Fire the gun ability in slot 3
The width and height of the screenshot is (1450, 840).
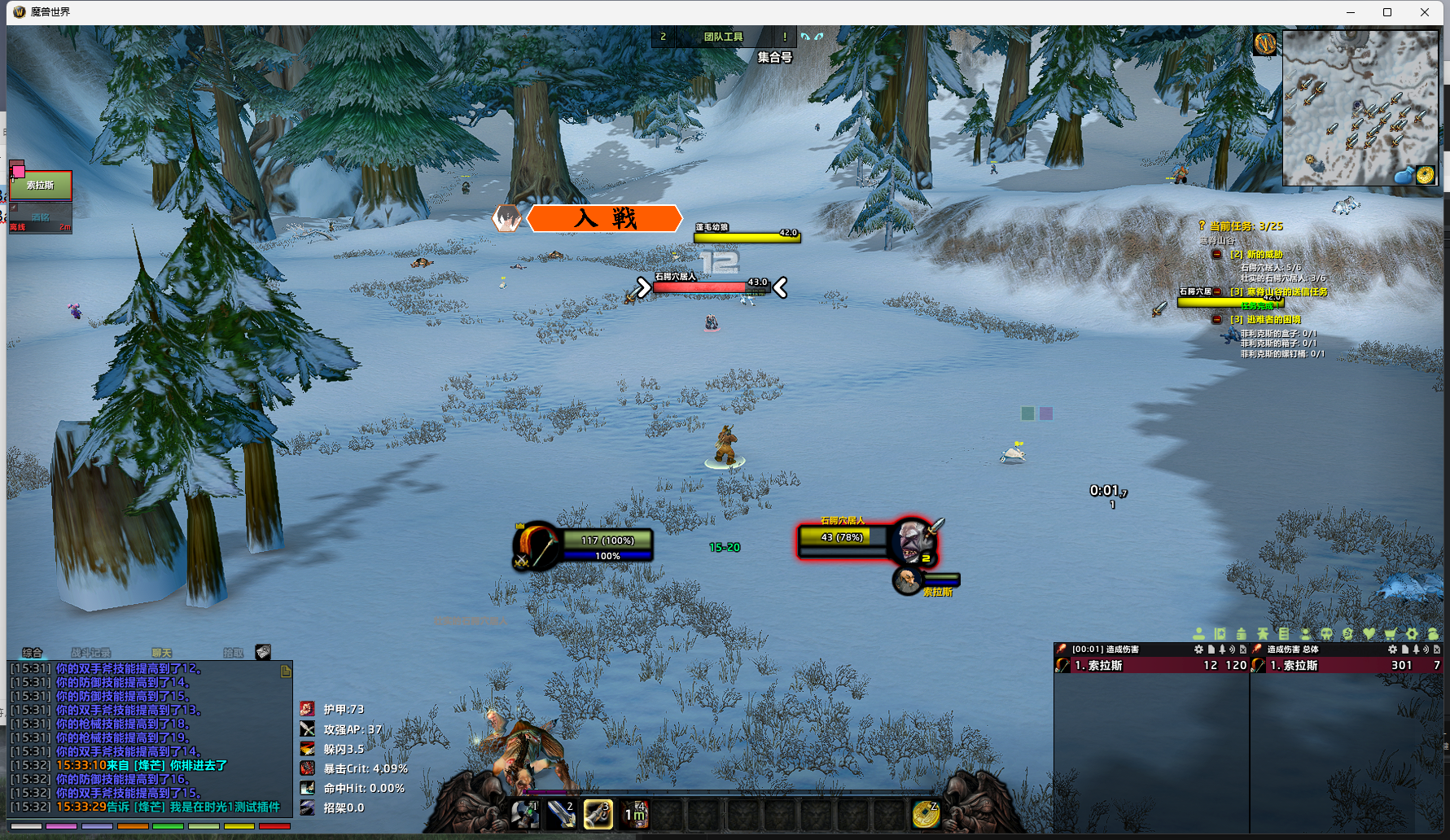point(598,814)
